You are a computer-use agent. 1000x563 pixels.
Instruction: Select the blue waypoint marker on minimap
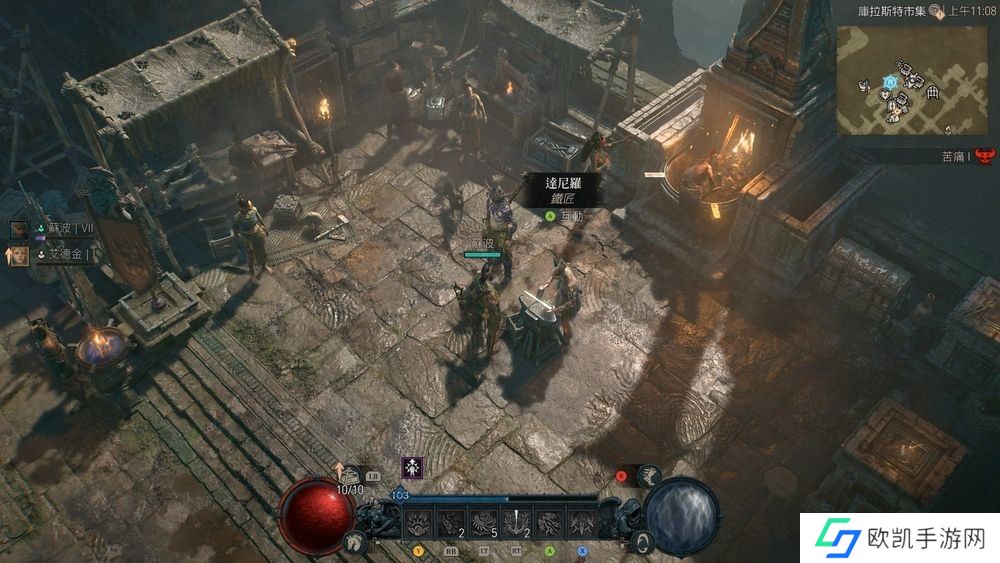click(x=889, y=80)
